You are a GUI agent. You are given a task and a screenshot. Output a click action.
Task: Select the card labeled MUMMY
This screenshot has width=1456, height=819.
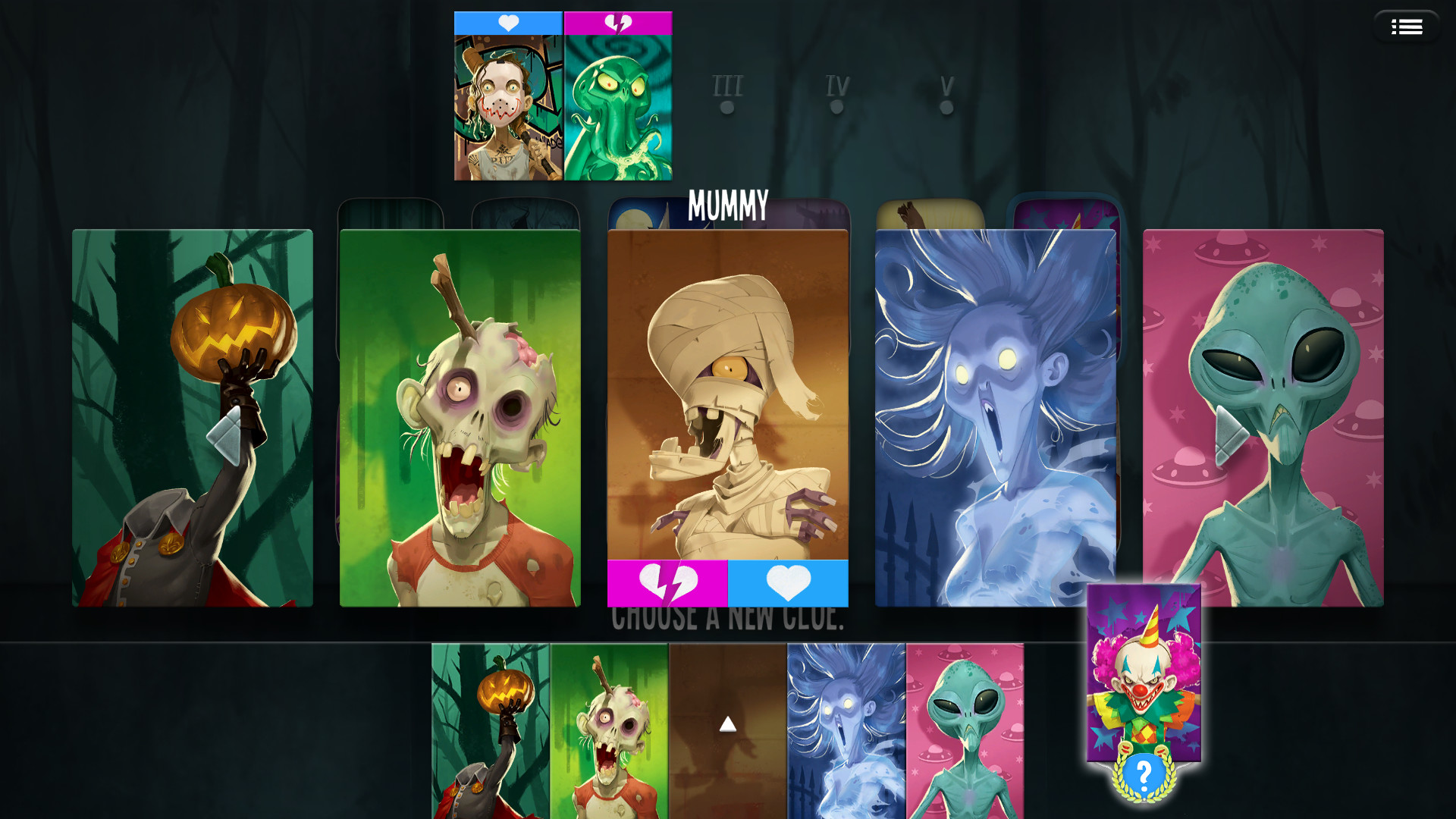728,394
